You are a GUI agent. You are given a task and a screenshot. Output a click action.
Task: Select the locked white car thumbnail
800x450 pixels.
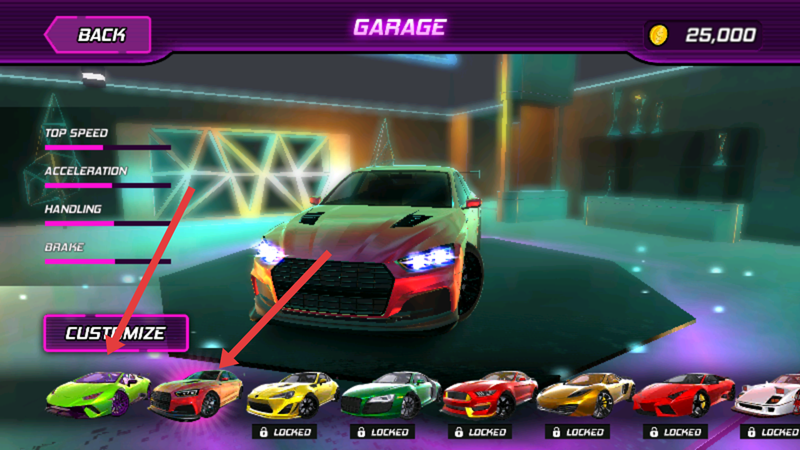pyautogui.click(x=768, y=393)
